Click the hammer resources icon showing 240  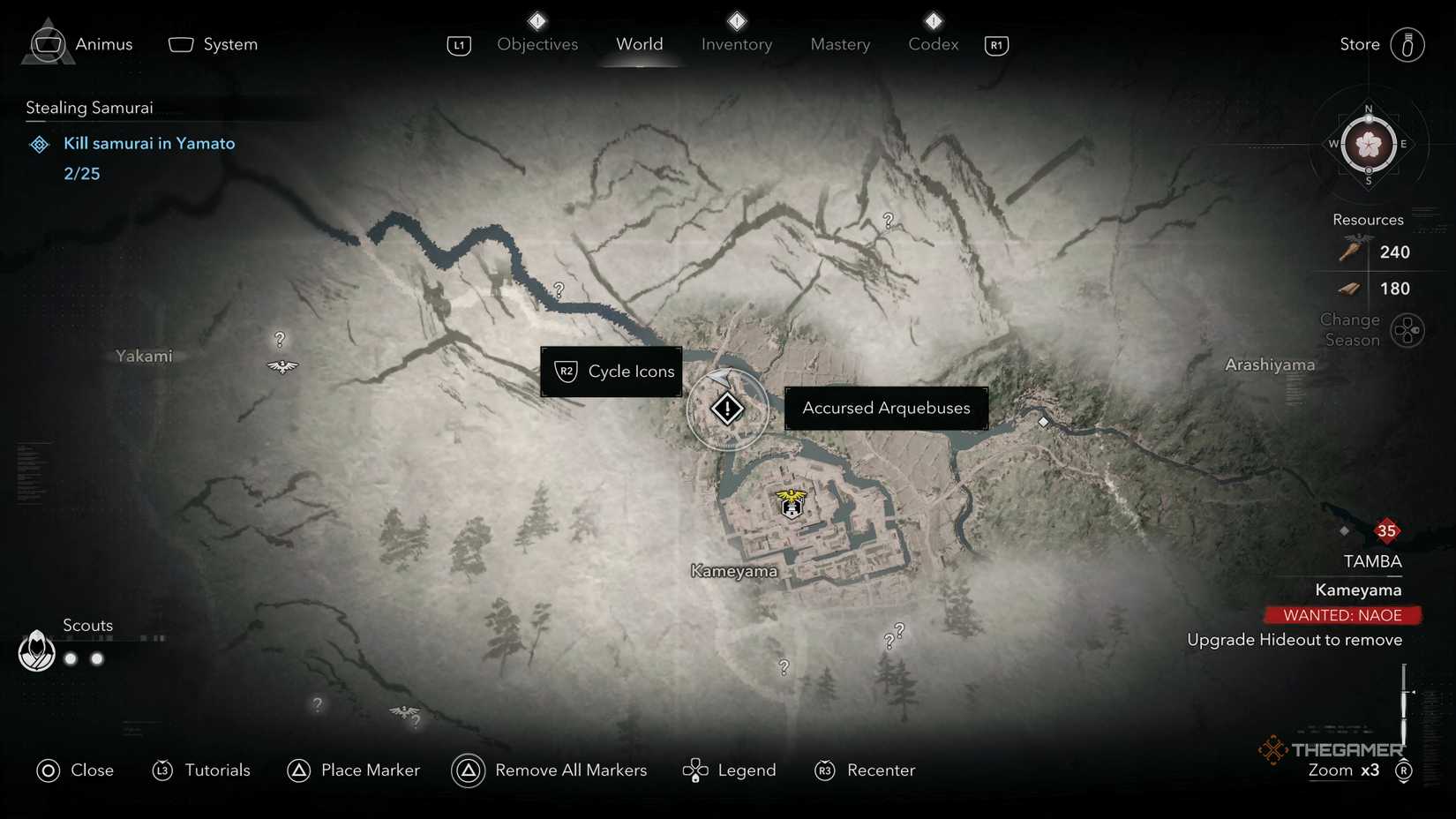(x=1350, y=252)
